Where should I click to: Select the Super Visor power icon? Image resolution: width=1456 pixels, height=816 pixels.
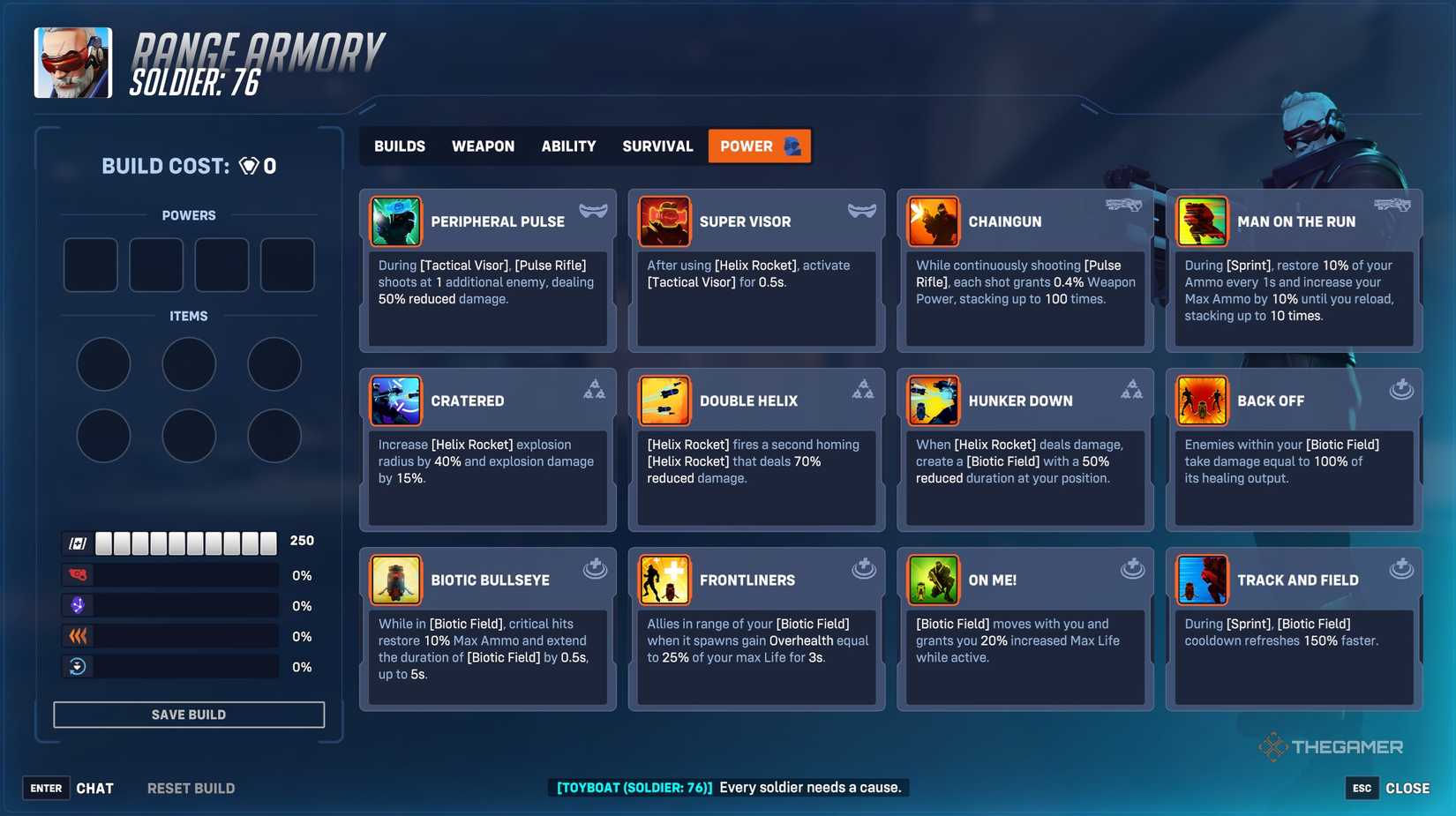[x=664, y=221]
